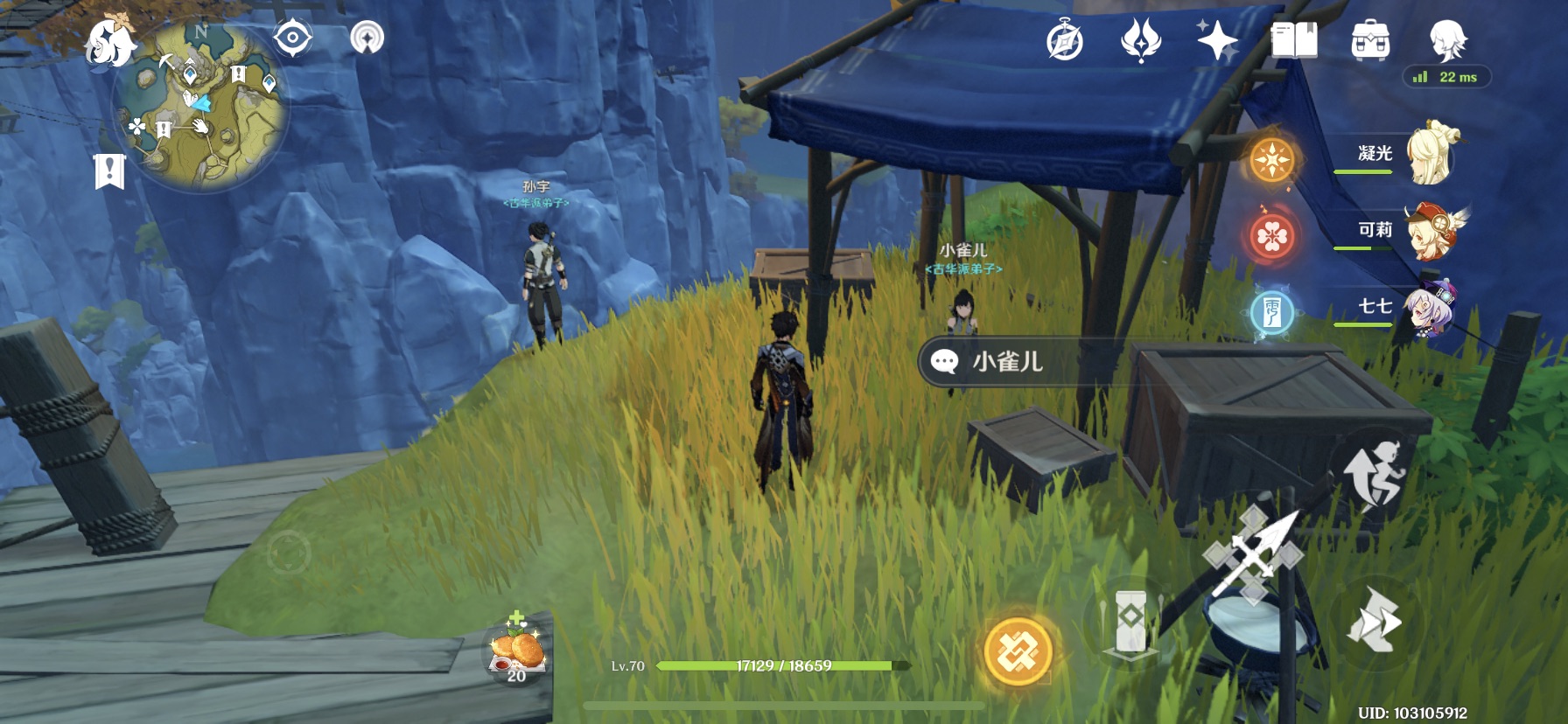The height and width of the screenshot is (724, 1568).
Task: Open the Paimon menu
Action: (111, 43)
